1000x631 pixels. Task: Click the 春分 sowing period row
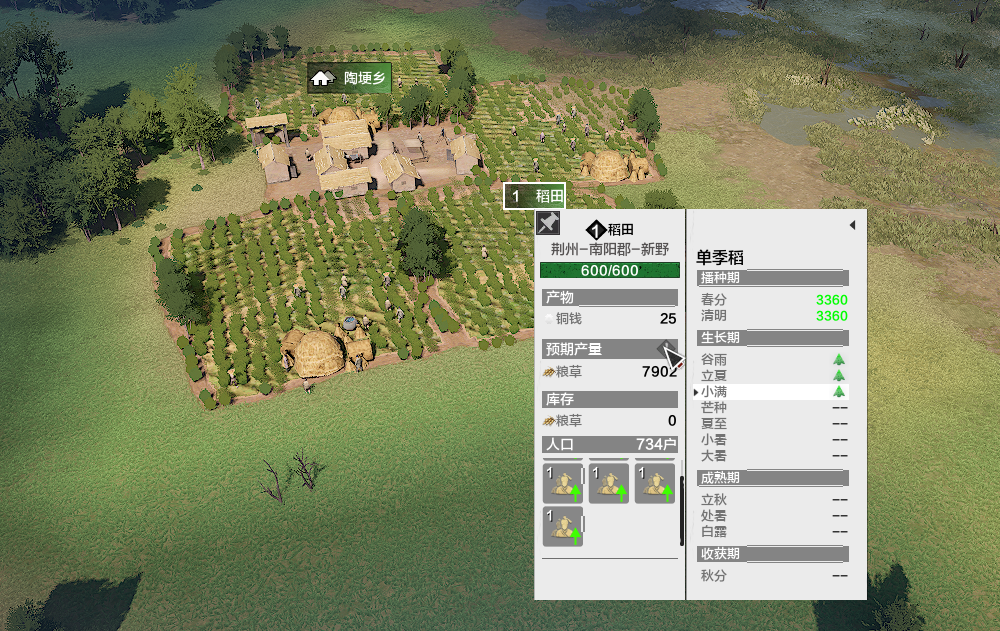tap(772, 300)
